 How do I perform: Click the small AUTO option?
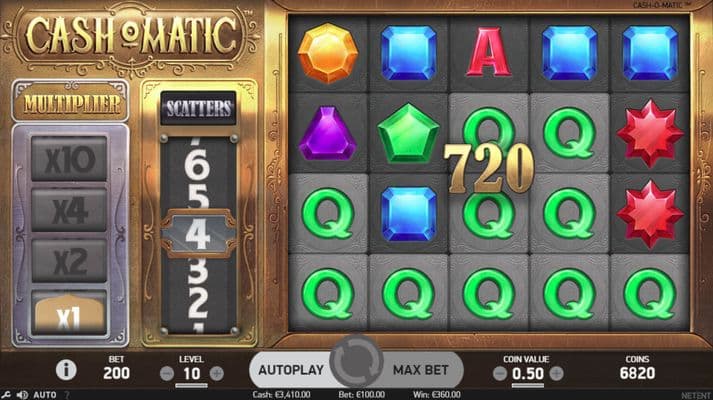(x=45, y=395)
